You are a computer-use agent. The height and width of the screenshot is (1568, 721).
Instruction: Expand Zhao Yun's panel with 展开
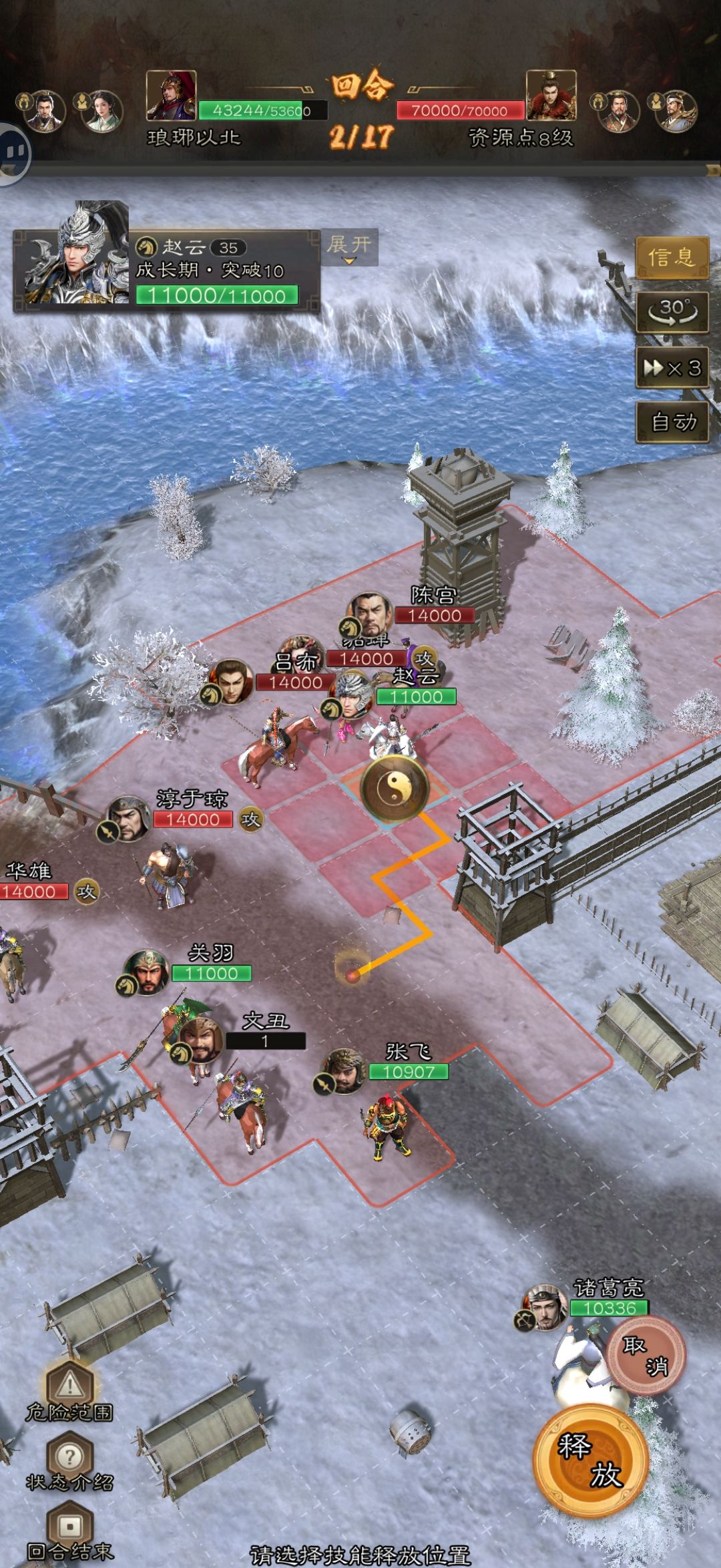point(349,247)
